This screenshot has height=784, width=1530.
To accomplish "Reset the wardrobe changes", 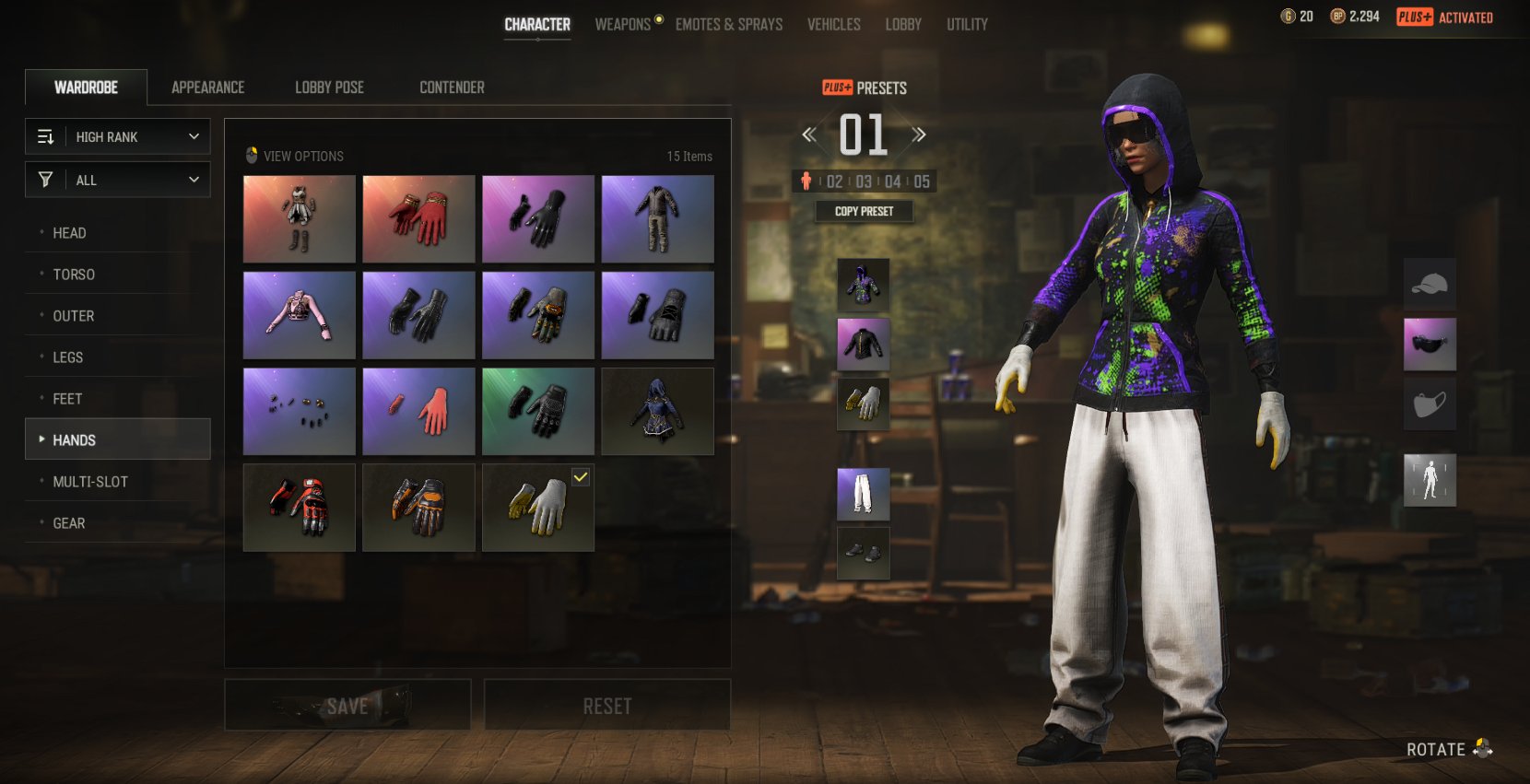I will (x=607, y=706).
